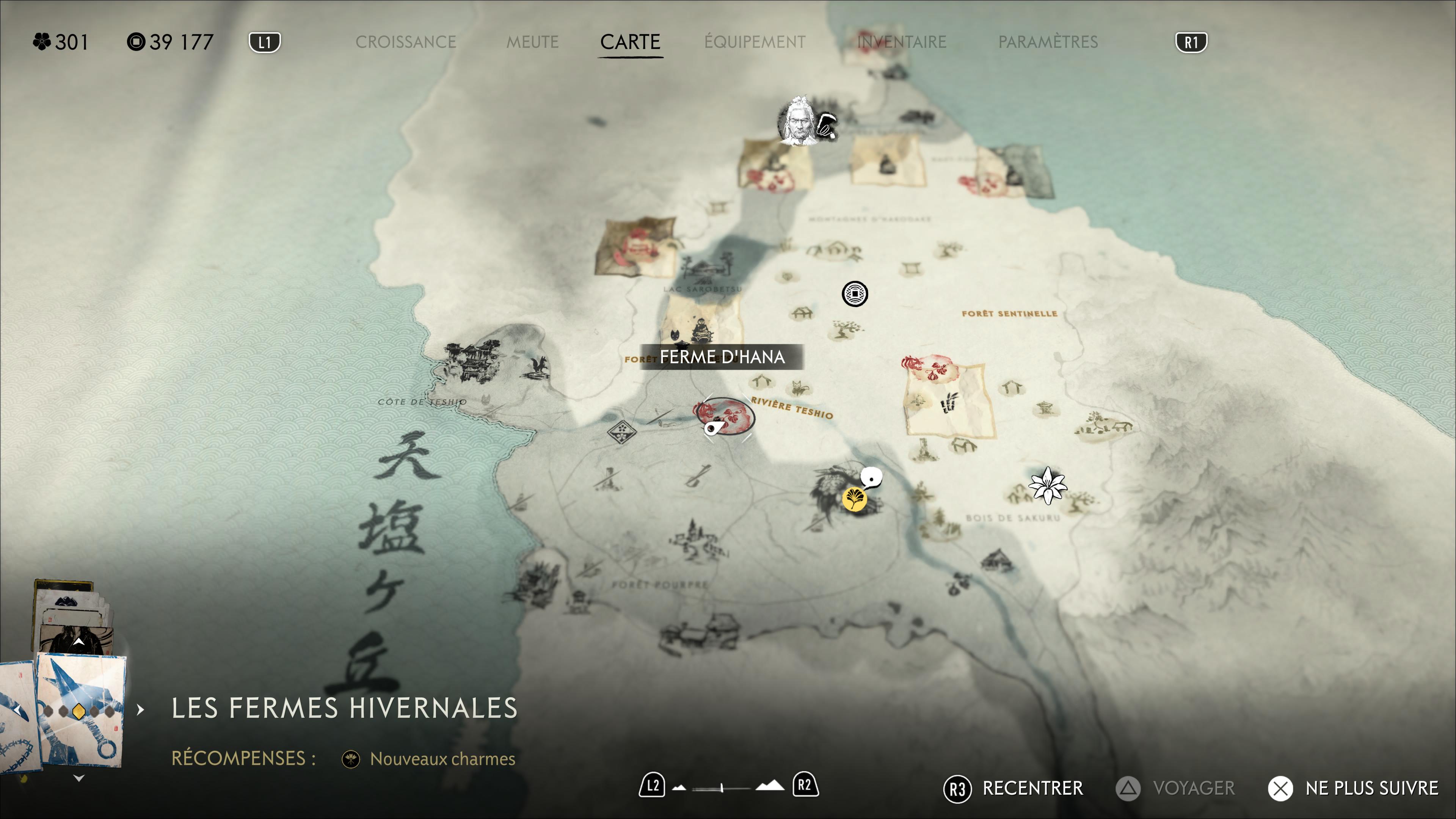Image resolution: width=1456 pixels, height=819 pixels.
Task: Click the coin marker on the map
Action: [x=855, y=294]
